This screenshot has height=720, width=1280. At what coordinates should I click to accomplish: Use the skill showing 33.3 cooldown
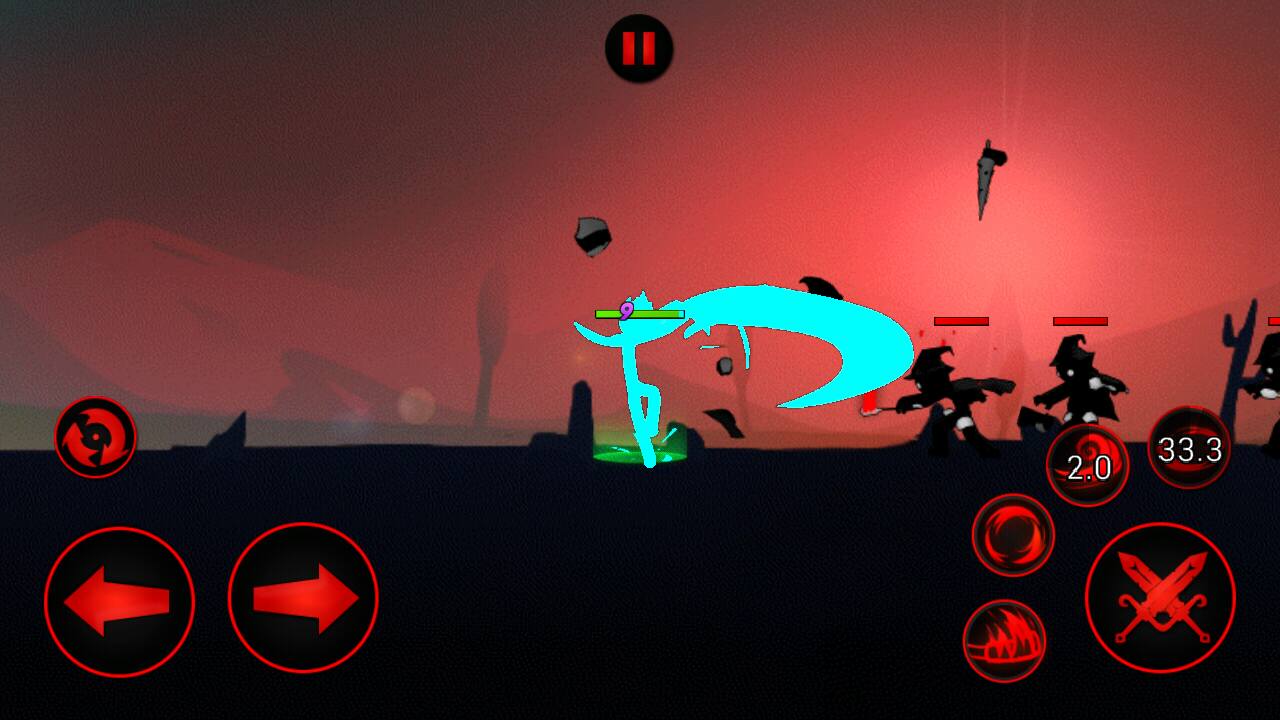tap(1189, 449)
